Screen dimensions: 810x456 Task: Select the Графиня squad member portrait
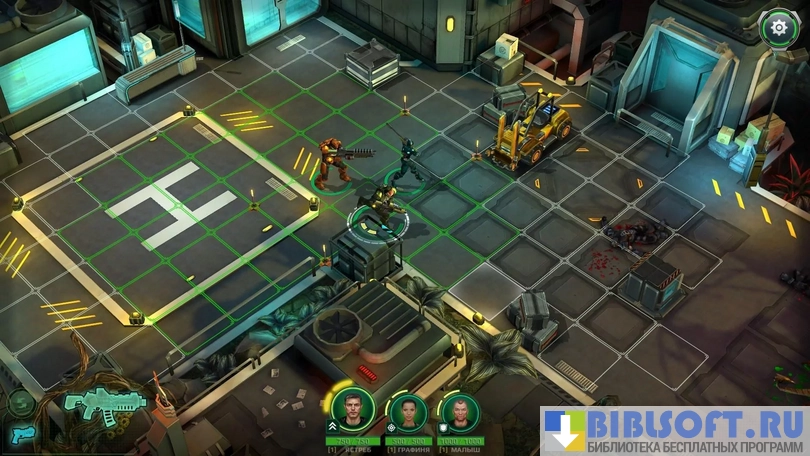point(408,411)
